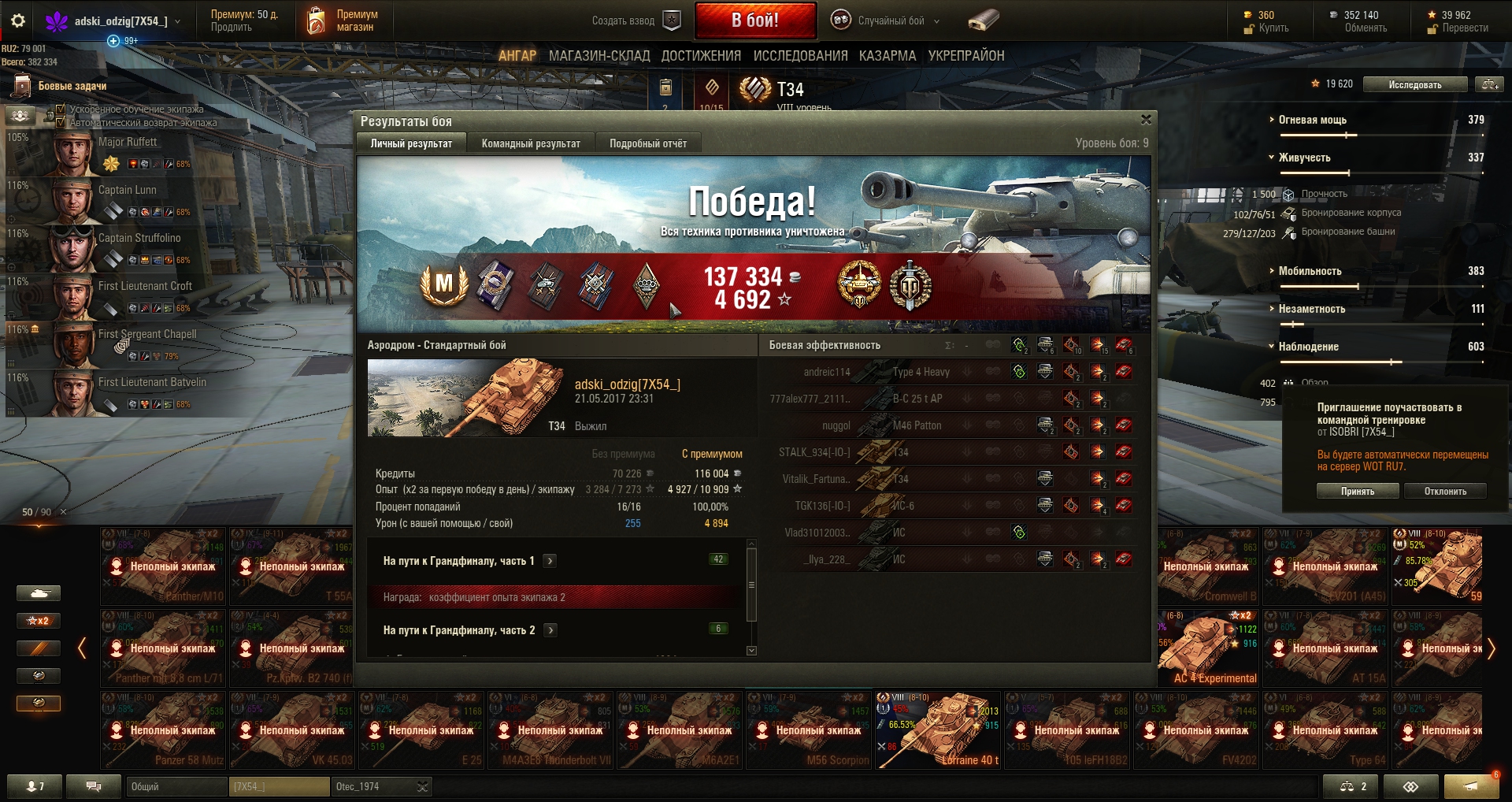Expand the На пути к Грандфиналу, часть 1 mission
This screenshot has width=1512, height=802.
[550, 561]
